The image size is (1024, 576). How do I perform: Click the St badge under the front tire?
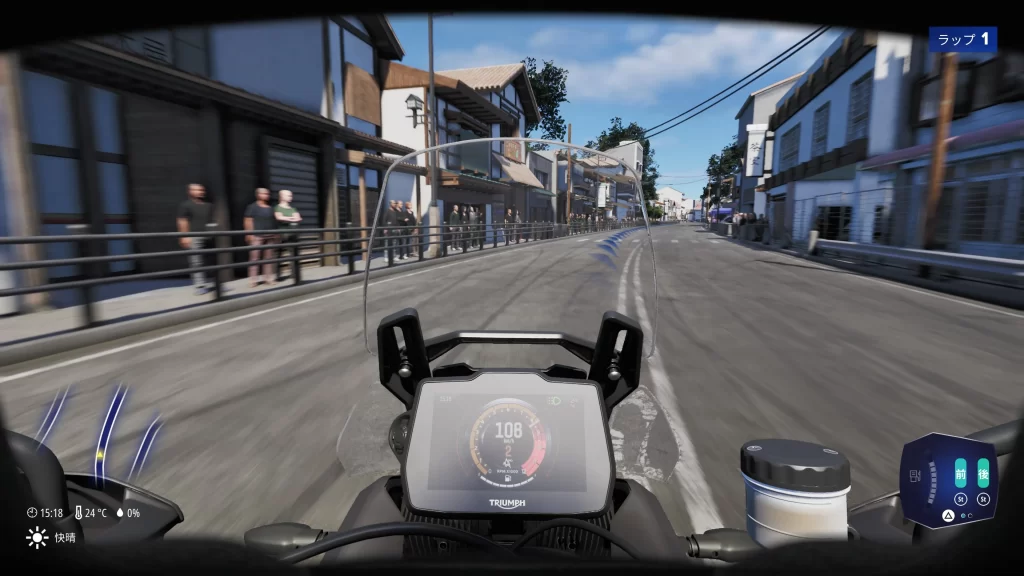click(x=960, y=497)
